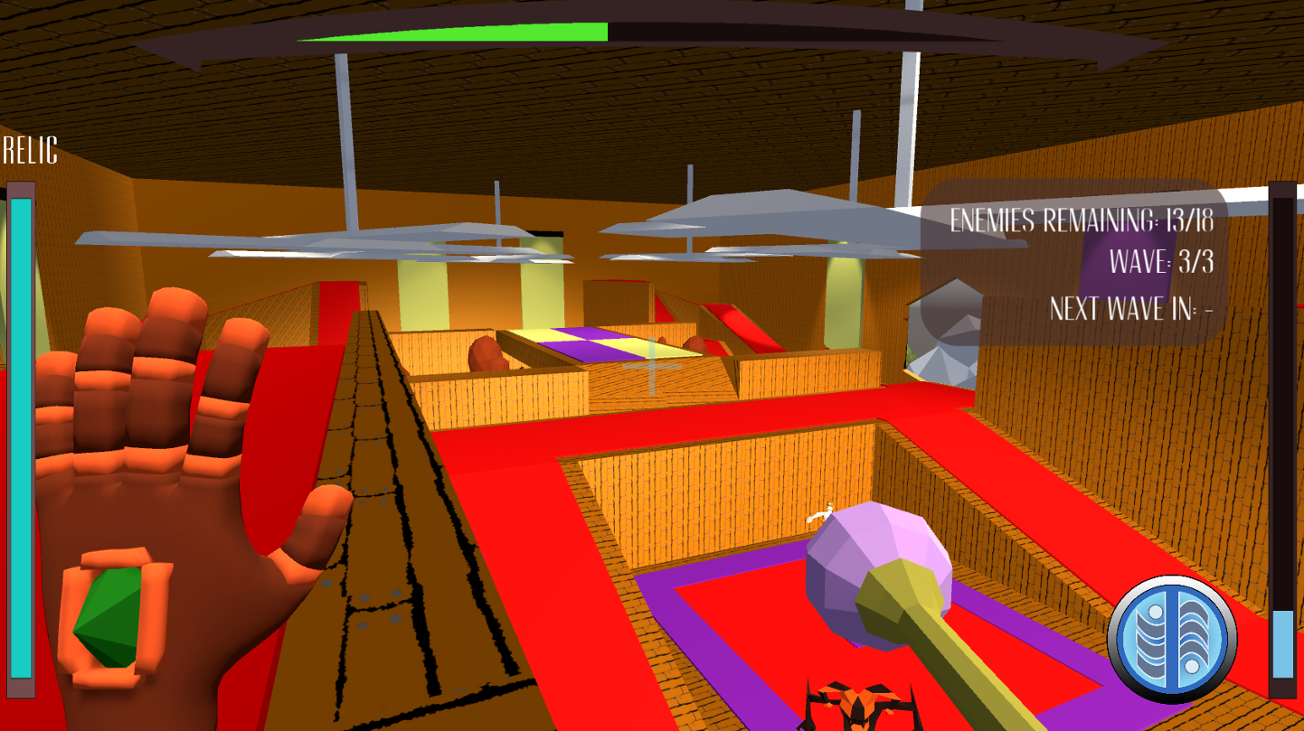
Task: Click the RELIC label text
Action: (x=28, y=152)
